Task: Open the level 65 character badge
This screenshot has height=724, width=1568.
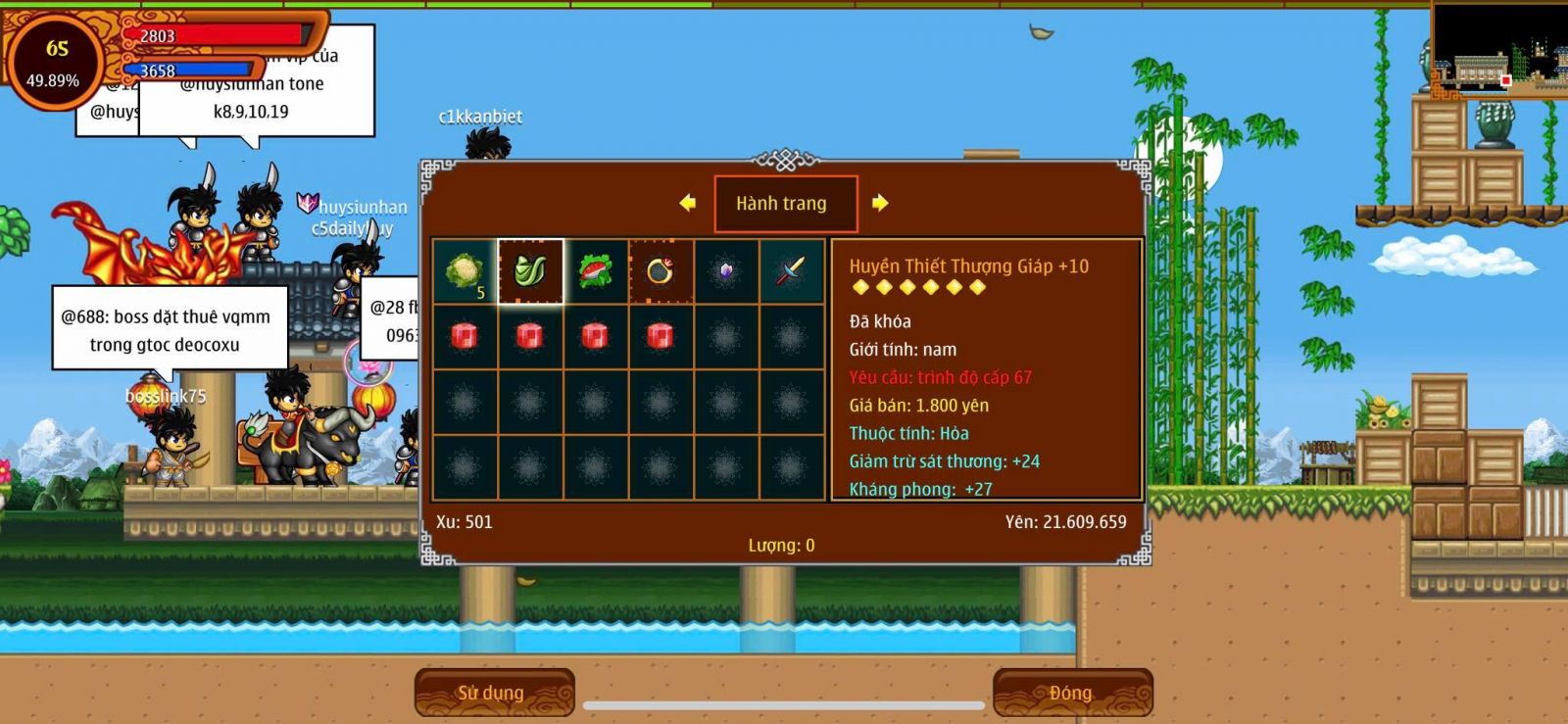Action: coord(56,63)
